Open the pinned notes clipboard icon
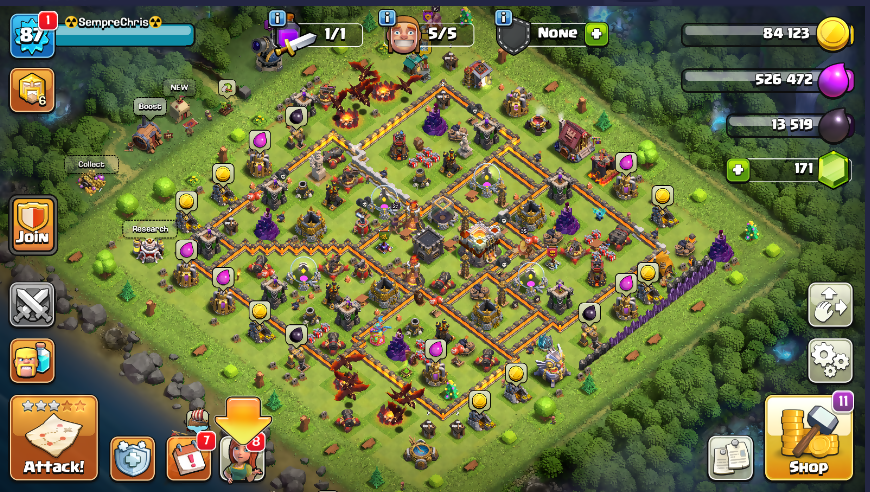Image resolution: width=870 pixels, height=492 pixels. tap(730, 458)
